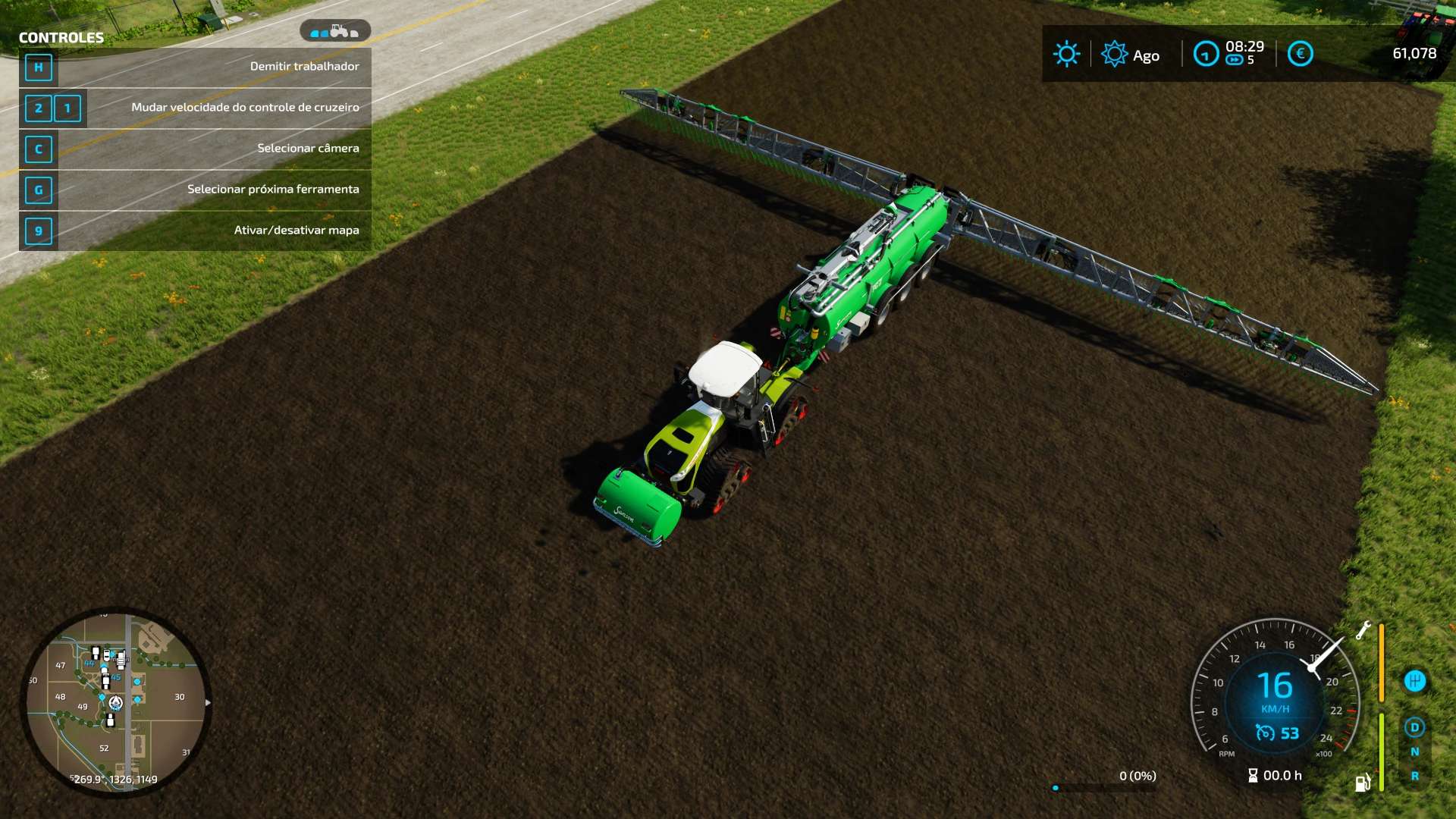
Task: Select the season icon beside Ago
Action: point(1114,54)
